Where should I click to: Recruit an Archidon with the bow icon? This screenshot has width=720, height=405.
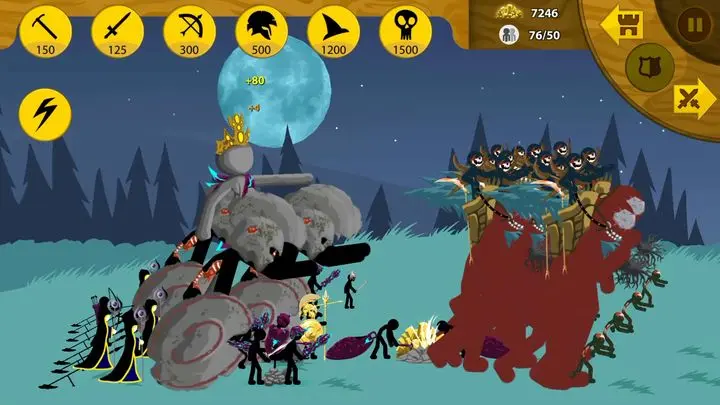click(189, 30)
